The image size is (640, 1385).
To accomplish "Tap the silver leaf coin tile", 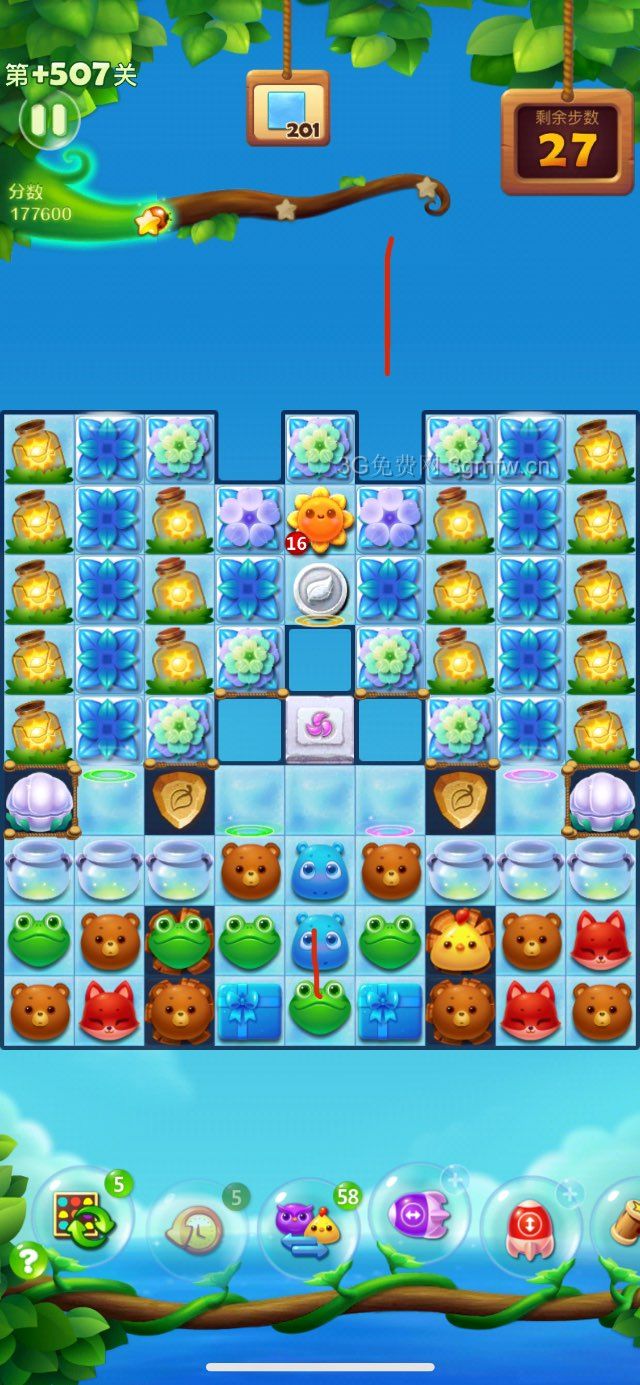I will click(320, 590).
